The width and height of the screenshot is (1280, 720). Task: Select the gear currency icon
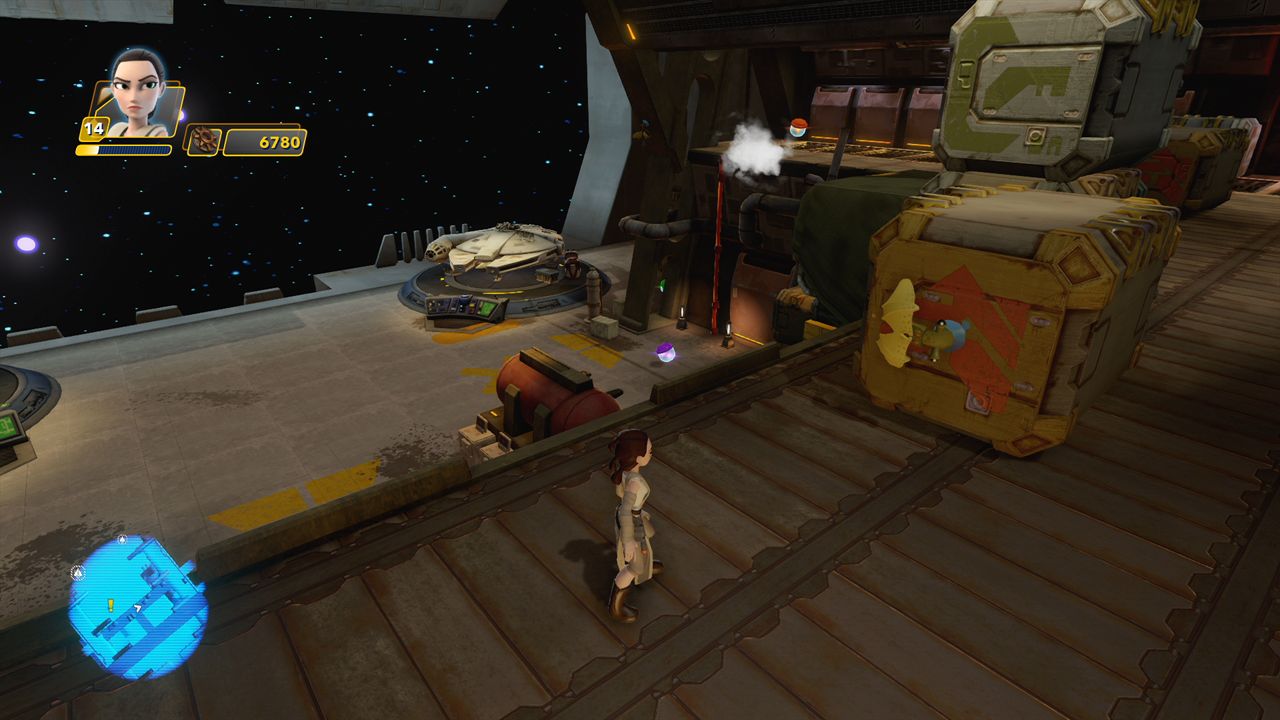[202, 141]
